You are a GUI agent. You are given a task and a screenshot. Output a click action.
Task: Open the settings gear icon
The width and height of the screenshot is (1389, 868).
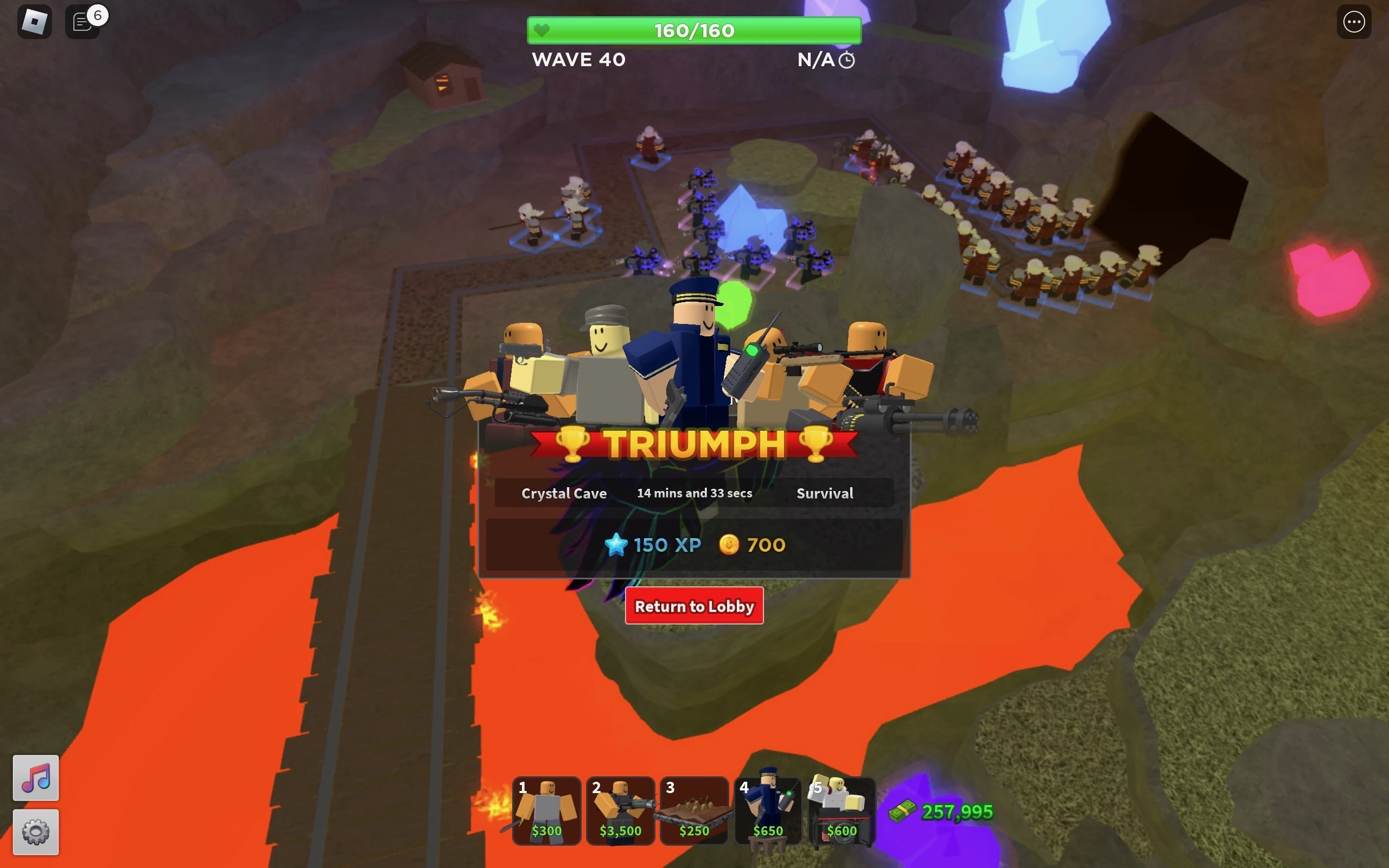coord(36,831)
